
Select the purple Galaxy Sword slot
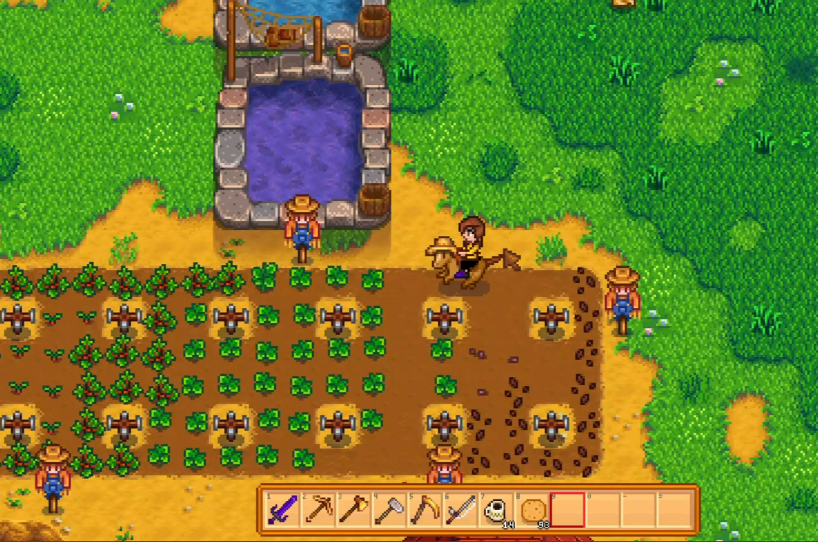[281, 510]
